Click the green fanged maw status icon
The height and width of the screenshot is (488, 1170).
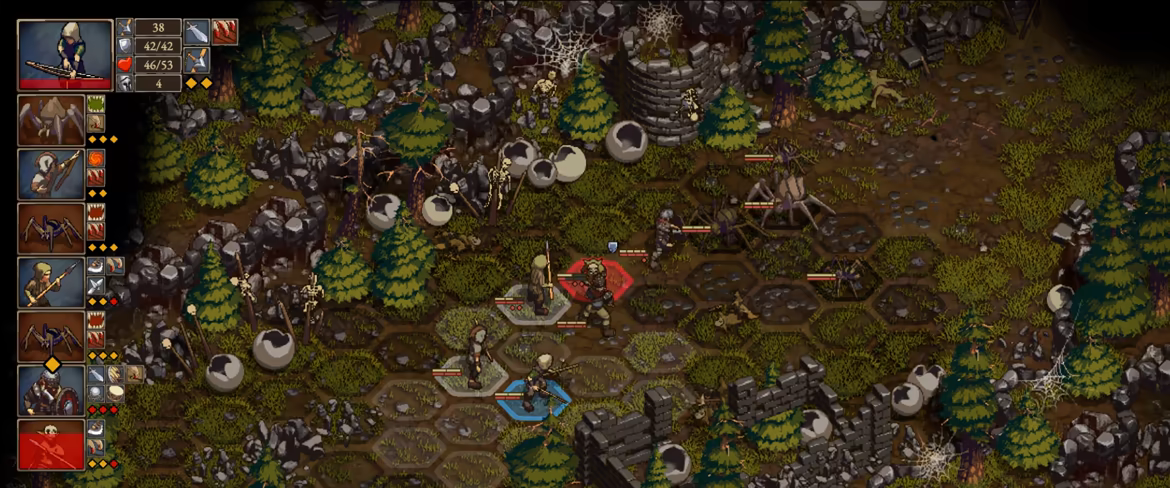click(x=97, y=103)
